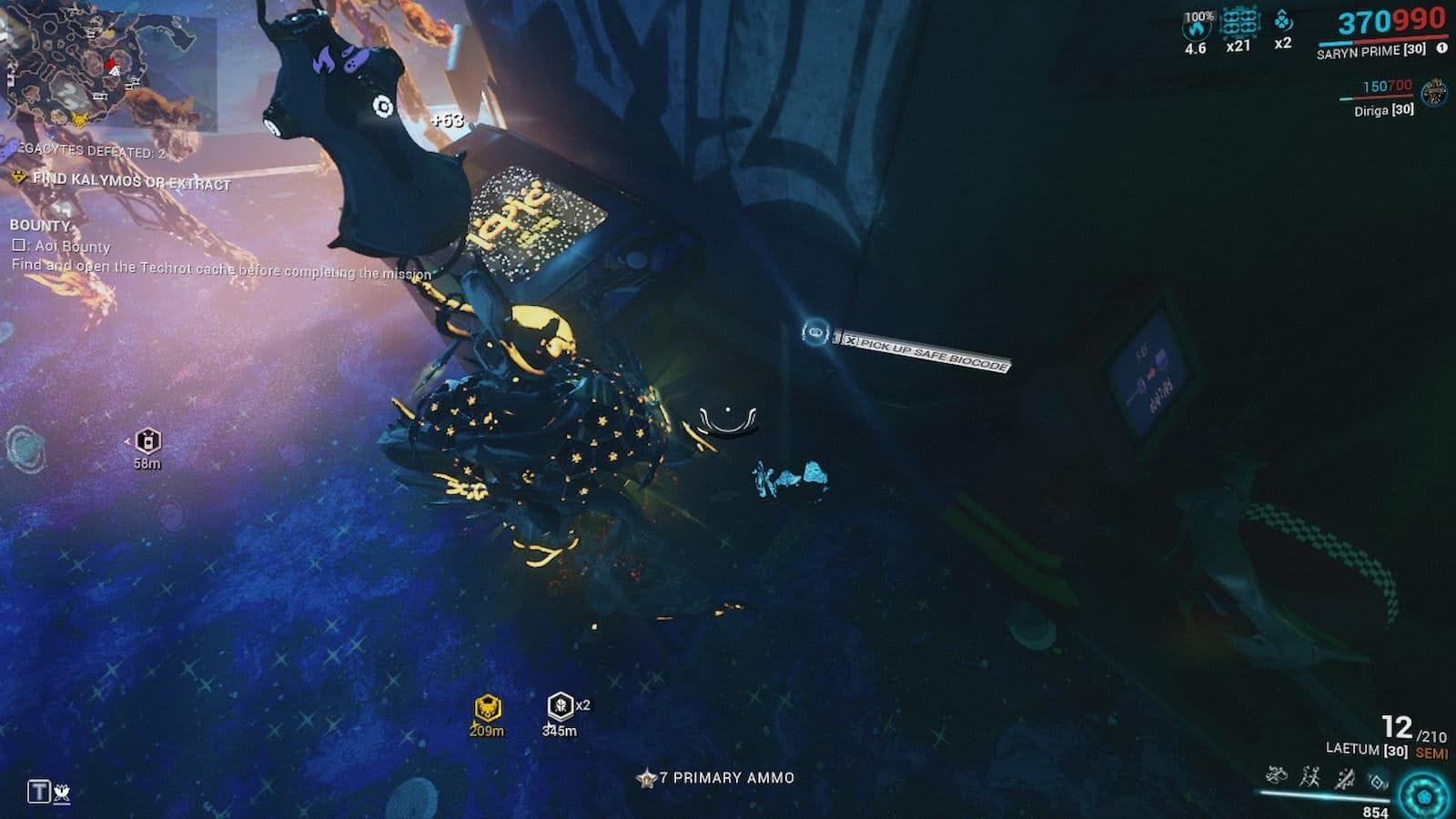Click the Diriga companion portrait icon
Image resolution: width=1456 pixels, height=819 pixels.
1434,93
